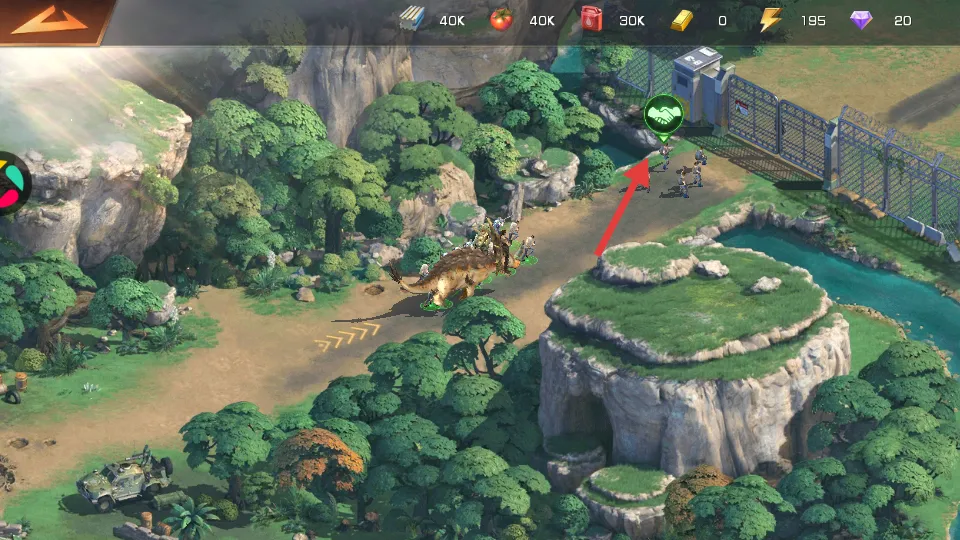Tap the tomato food resource icon
This screenshot has width=960, height=540.
(x=501, y=20)
